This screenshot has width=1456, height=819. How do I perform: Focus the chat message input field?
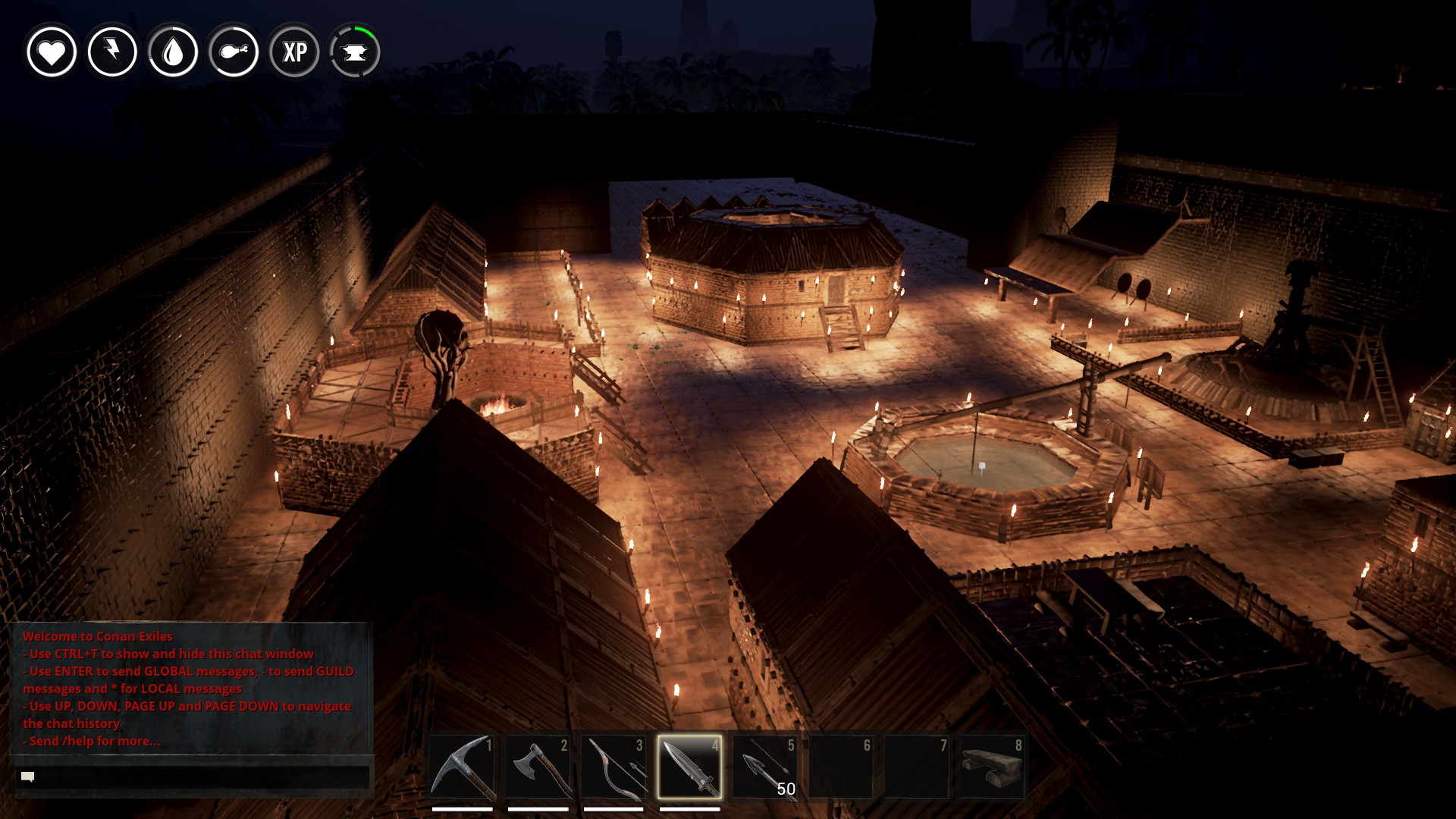193,777
